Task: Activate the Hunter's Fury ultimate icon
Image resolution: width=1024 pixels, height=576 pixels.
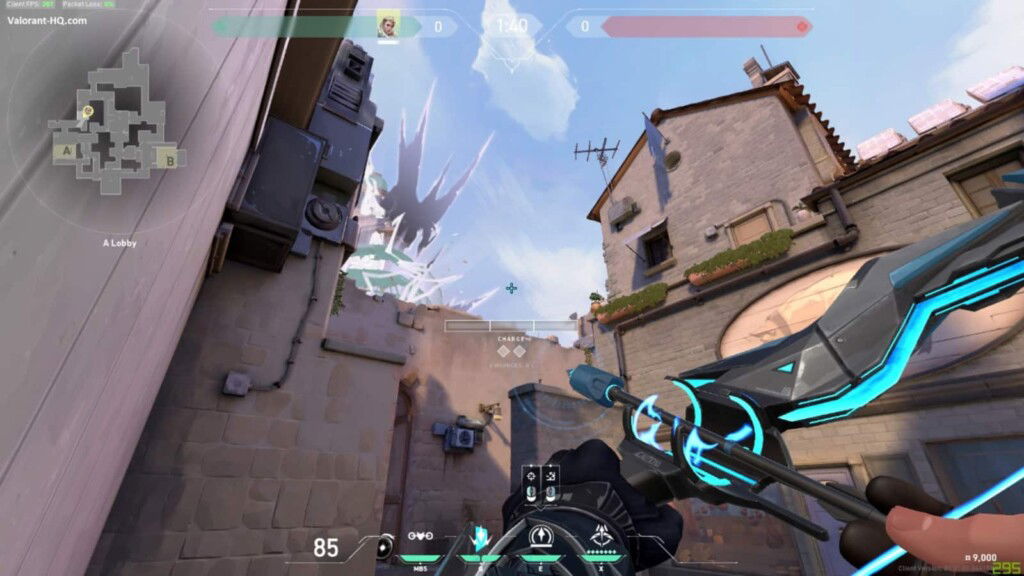Action: (603, 537)
